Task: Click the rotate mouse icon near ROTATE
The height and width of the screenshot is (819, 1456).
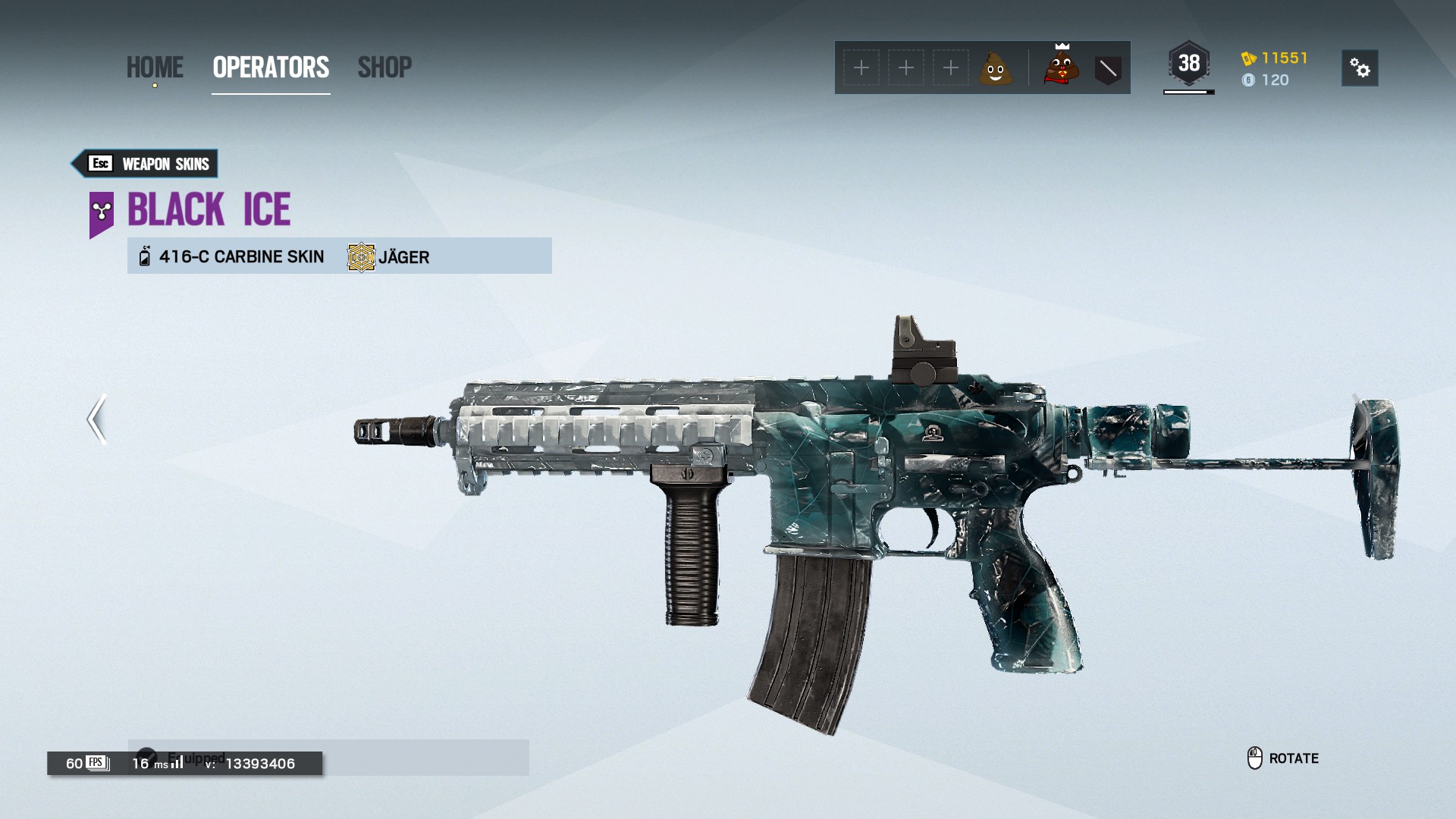Action: coord(1255,758)
